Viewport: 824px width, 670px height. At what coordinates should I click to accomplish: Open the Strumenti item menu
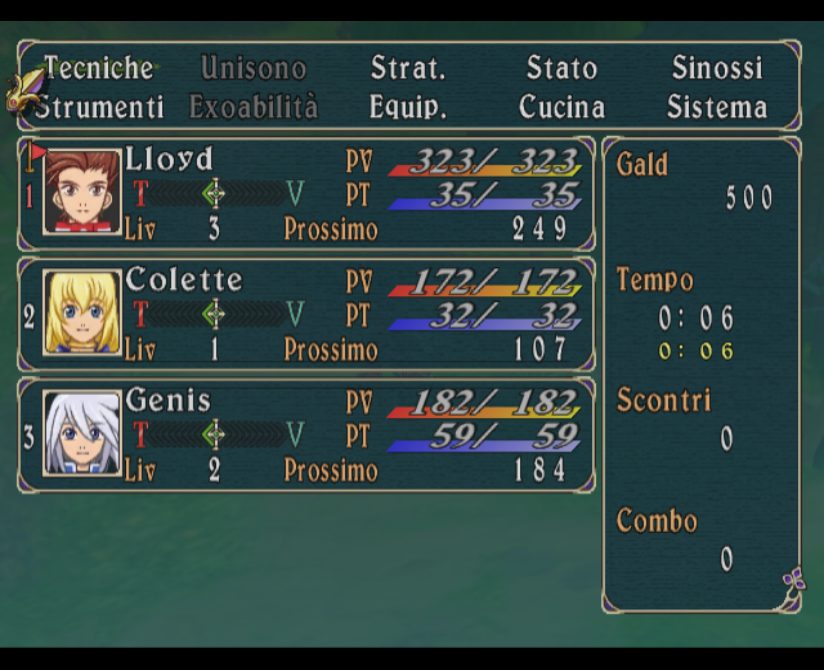[99, 107]
